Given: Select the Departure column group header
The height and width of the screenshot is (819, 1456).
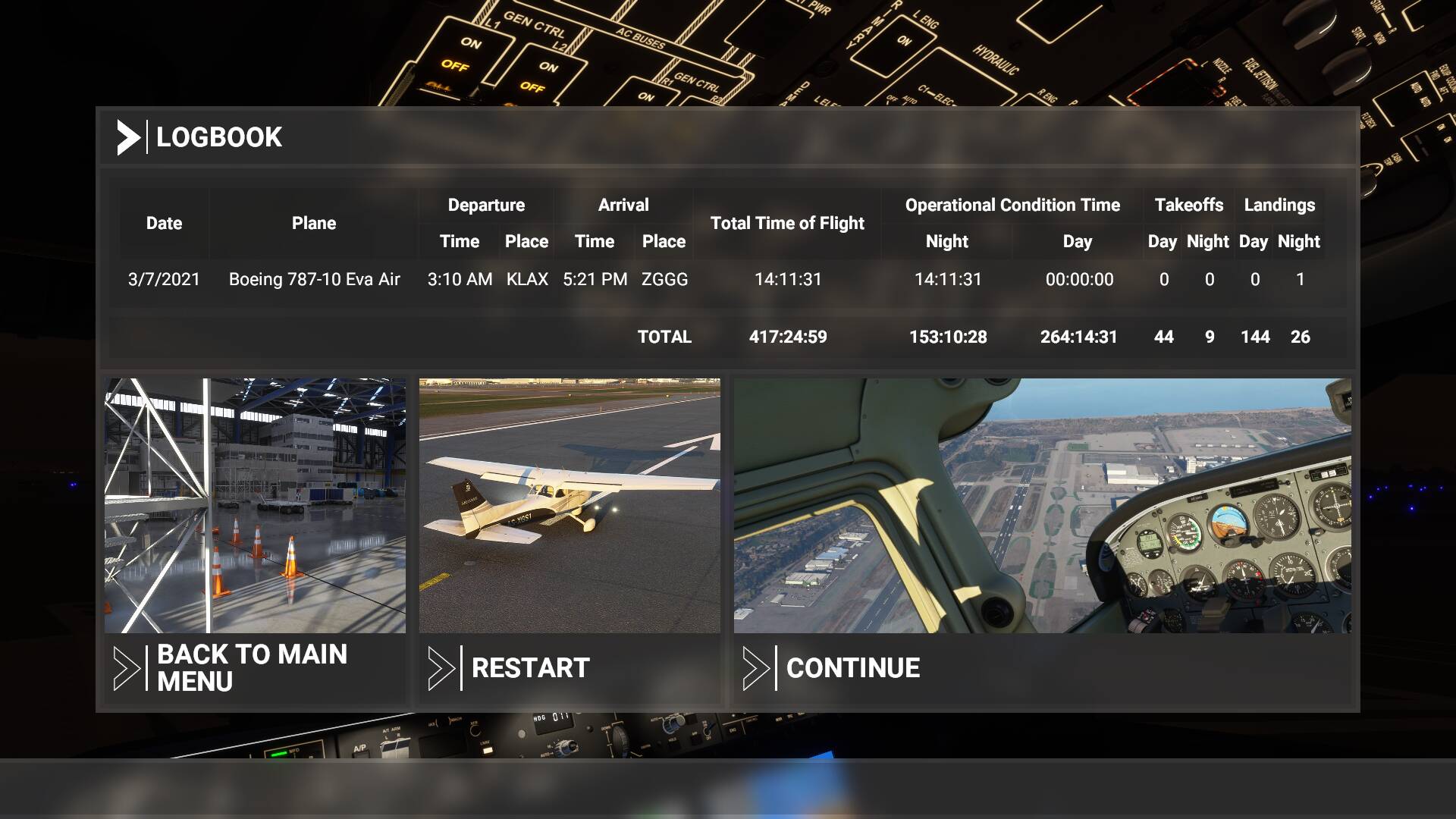Looking at the screenshot, I should click(x=486, y=205).
